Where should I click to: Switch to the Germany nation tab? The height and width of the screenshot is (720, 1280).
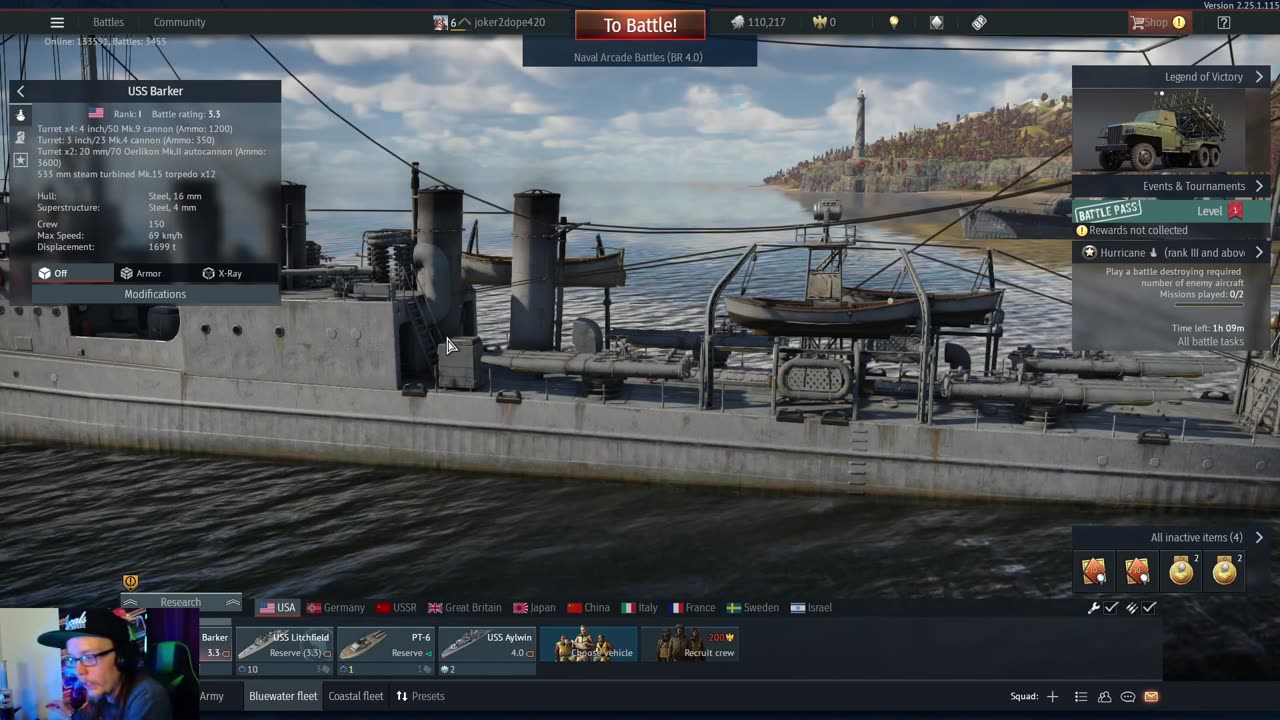click(x=336, y=607)
